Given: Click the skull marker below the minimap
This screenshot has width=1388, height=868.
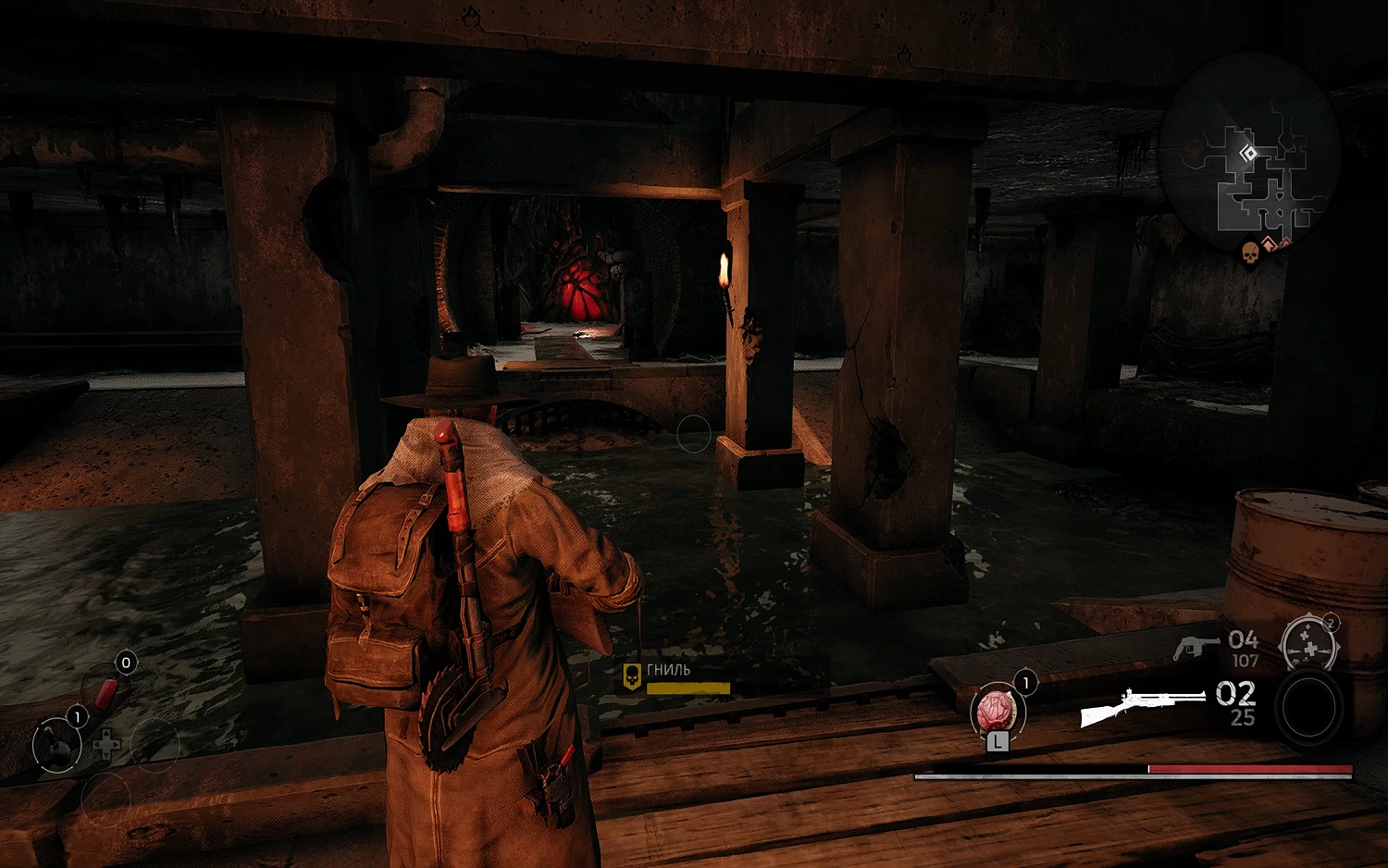Looking at the screenshot, I should click(x=1249, y=252).
